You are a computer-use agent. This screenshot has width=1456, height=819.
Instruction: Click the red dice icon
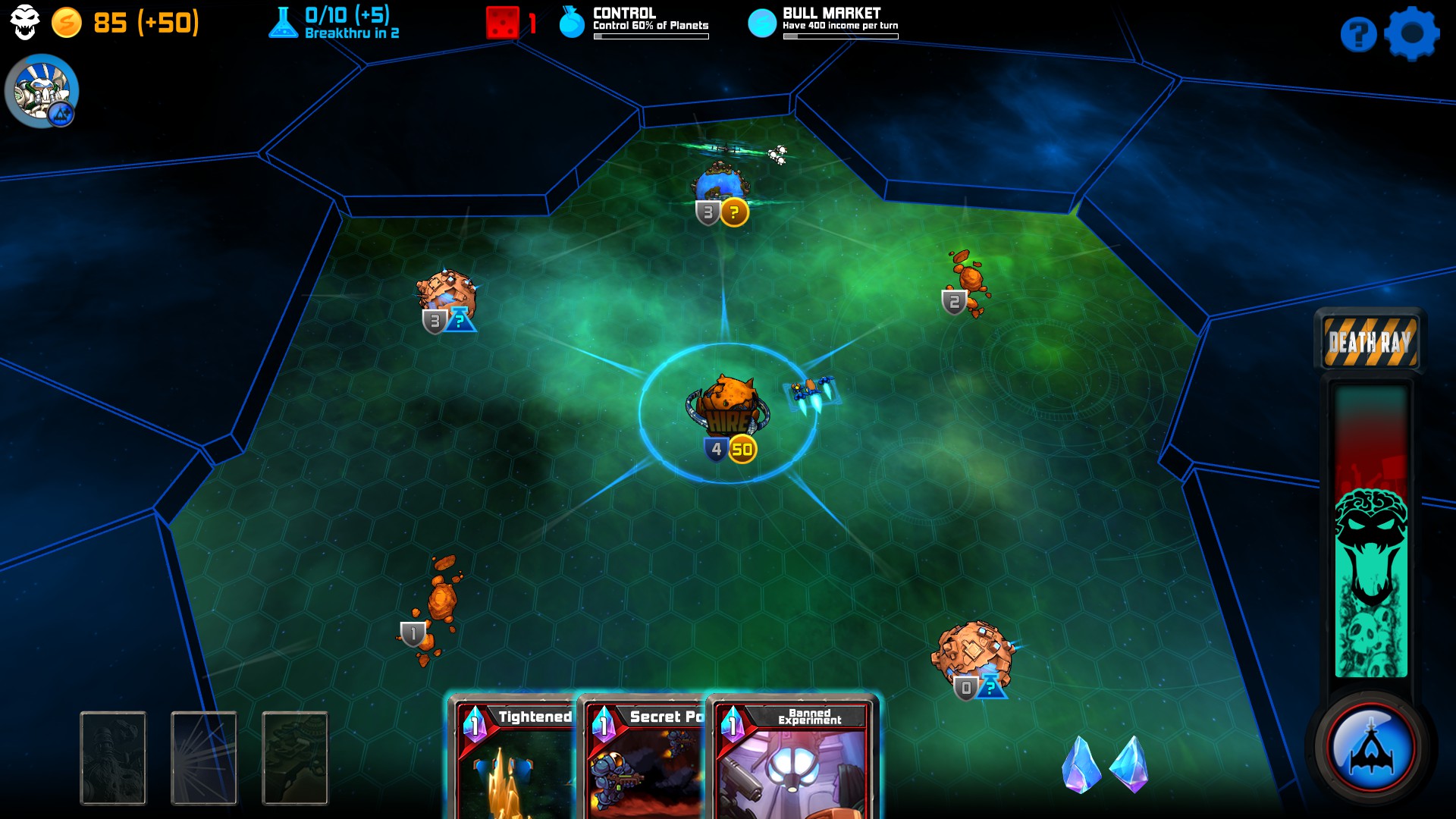tap(502, 23)
